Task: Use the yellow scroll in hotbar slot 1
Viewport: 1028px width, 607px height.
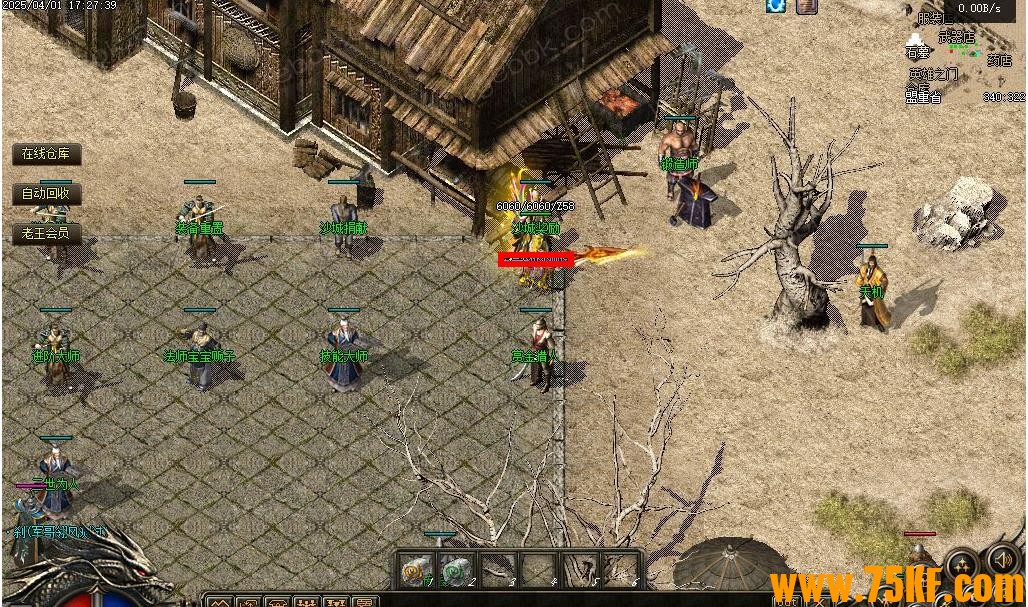Action: (415, 571)
